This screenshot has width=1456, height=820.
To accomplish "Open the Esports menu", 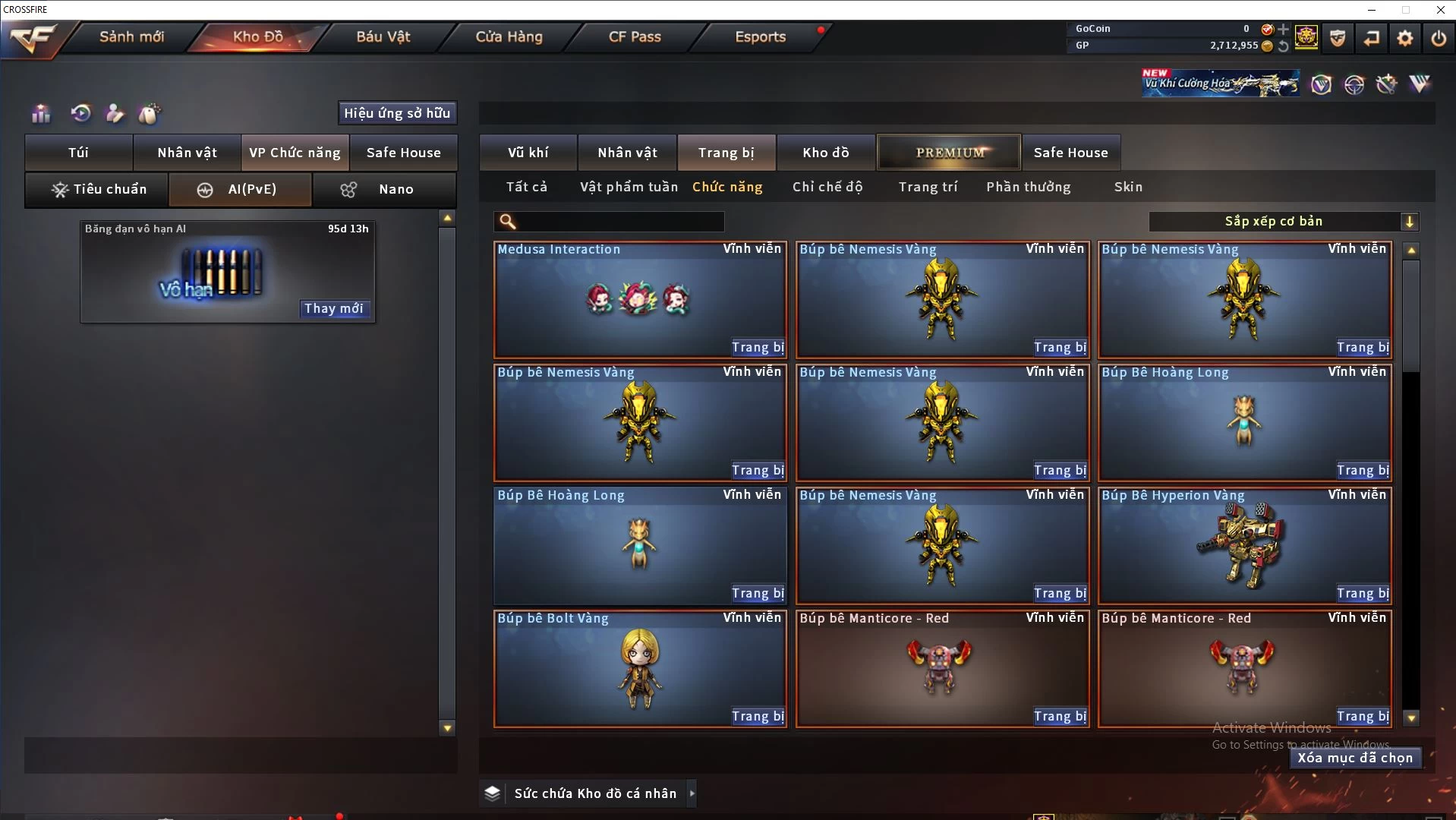I will (x=760, y=36).
